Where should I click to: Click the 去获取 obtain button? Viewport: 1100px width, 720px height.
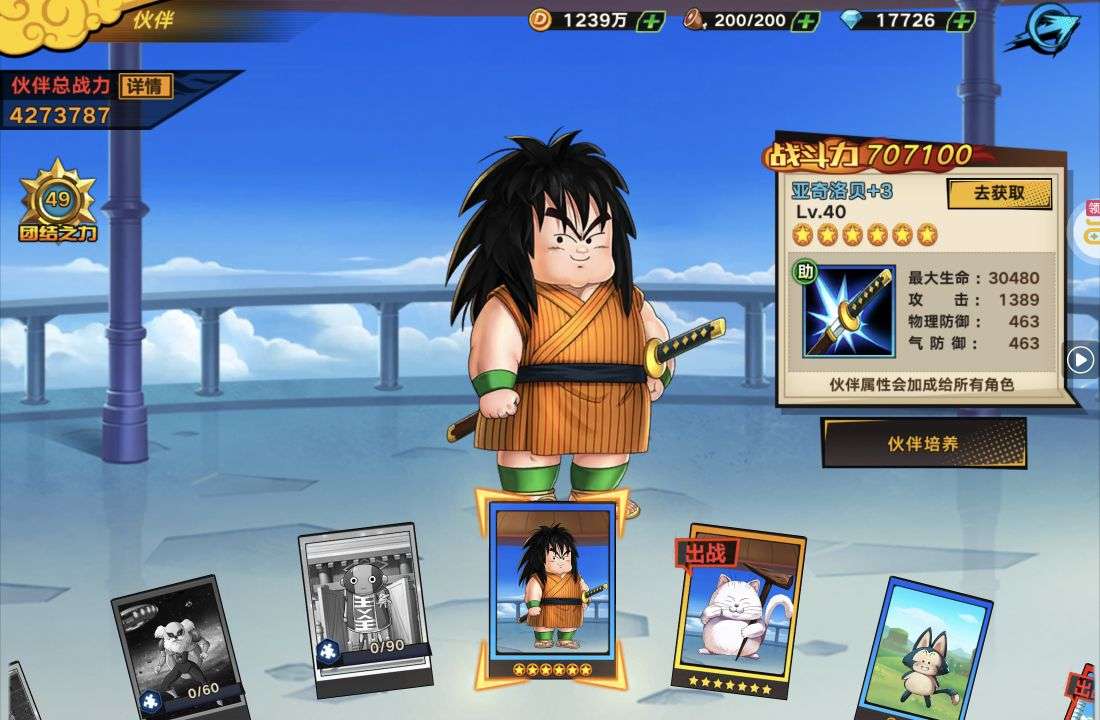(x=999, y=193)
